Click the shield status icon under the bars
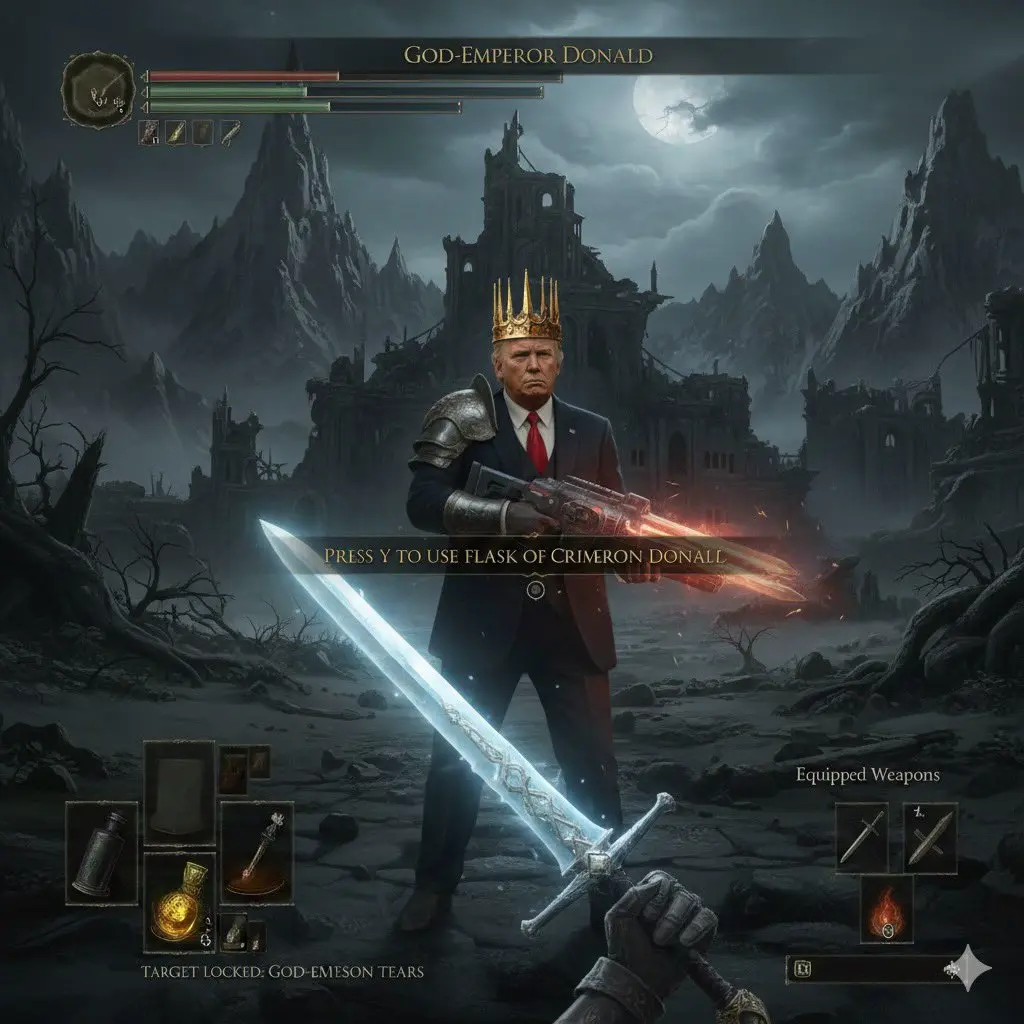Screen dimensions: 1024x1024 tap(202, 130)
